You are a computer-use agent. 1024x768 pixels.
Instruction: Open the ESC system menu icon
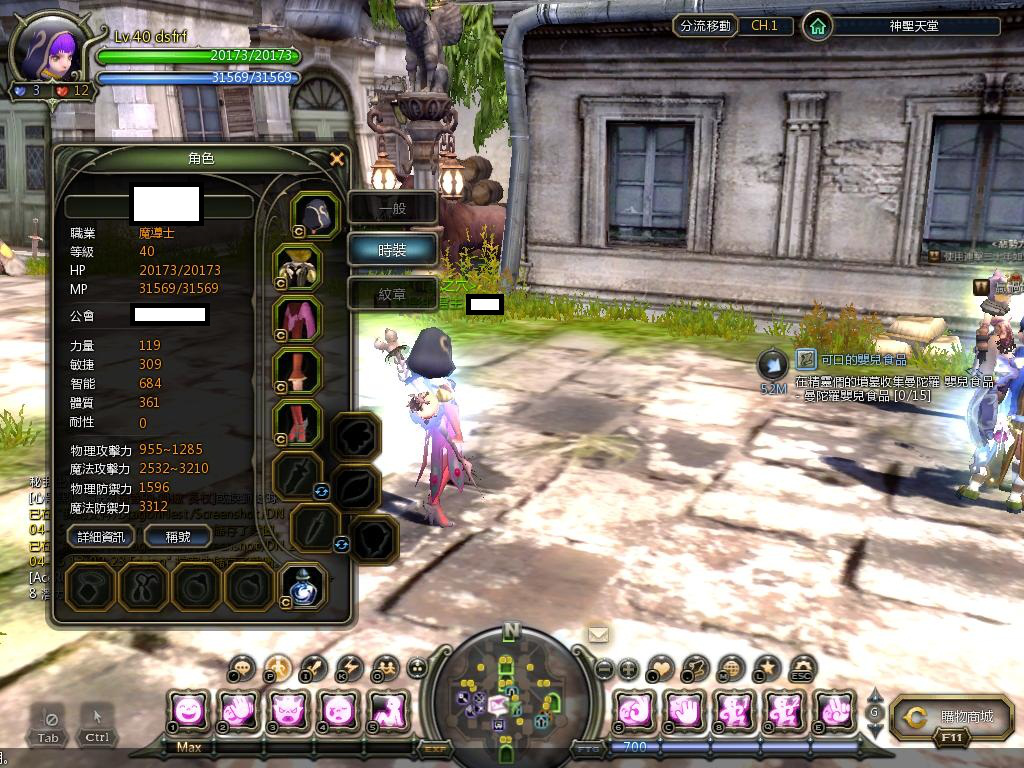coord(803,667)
